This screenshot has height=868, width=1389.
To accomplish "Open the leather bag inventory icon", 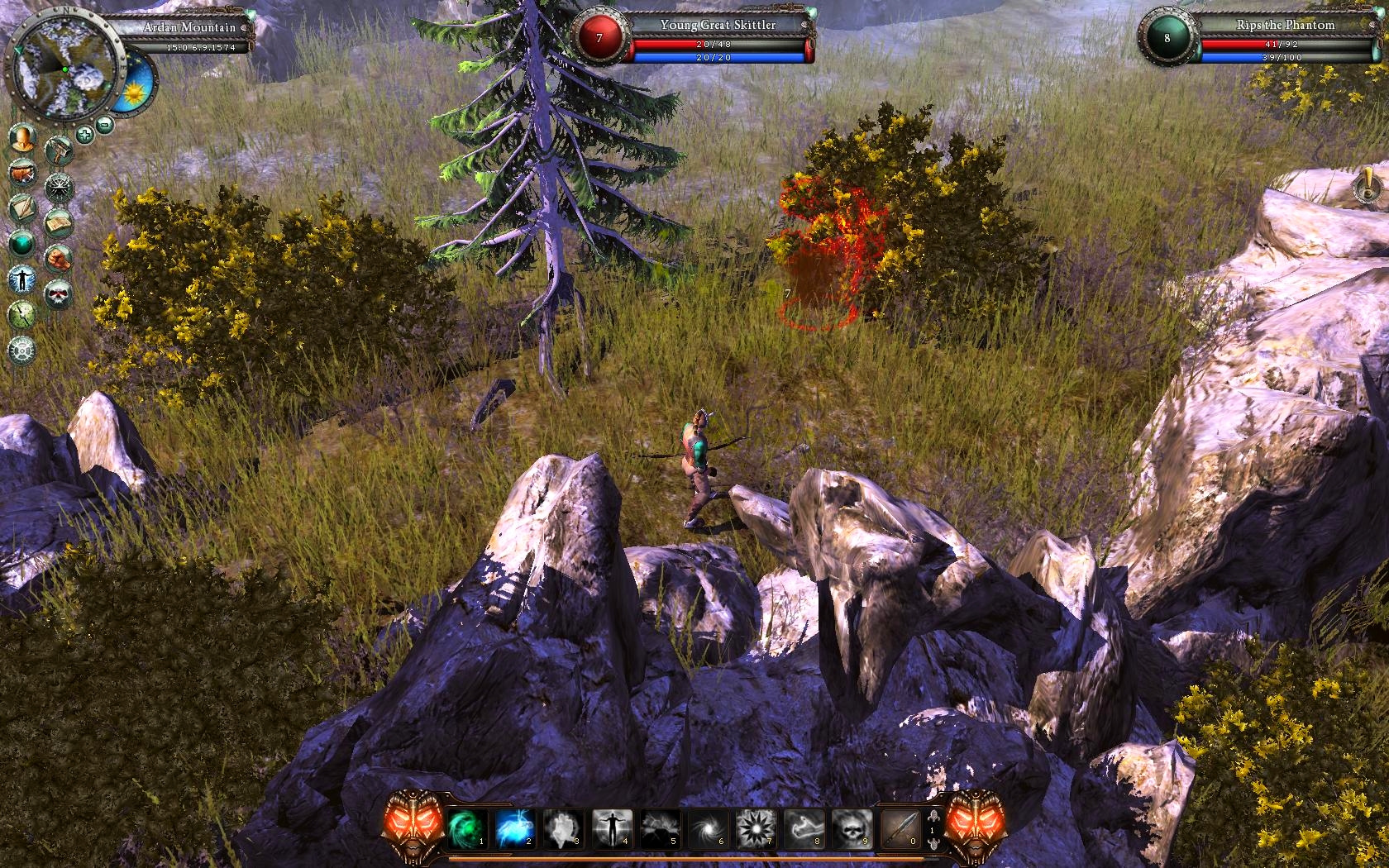I will [x=22, y=174].
